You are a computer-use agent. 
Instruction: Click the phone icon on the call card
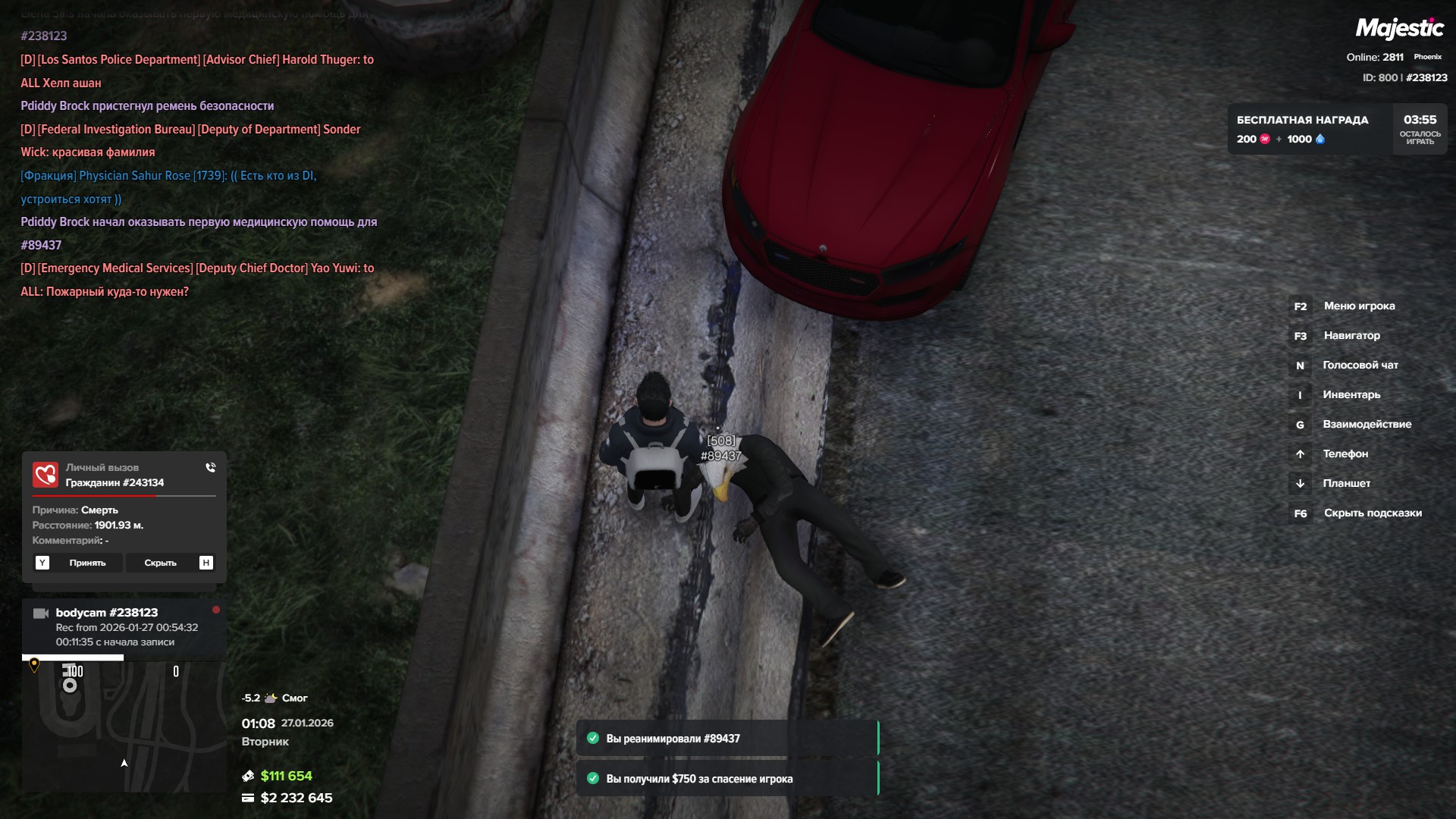211,468
